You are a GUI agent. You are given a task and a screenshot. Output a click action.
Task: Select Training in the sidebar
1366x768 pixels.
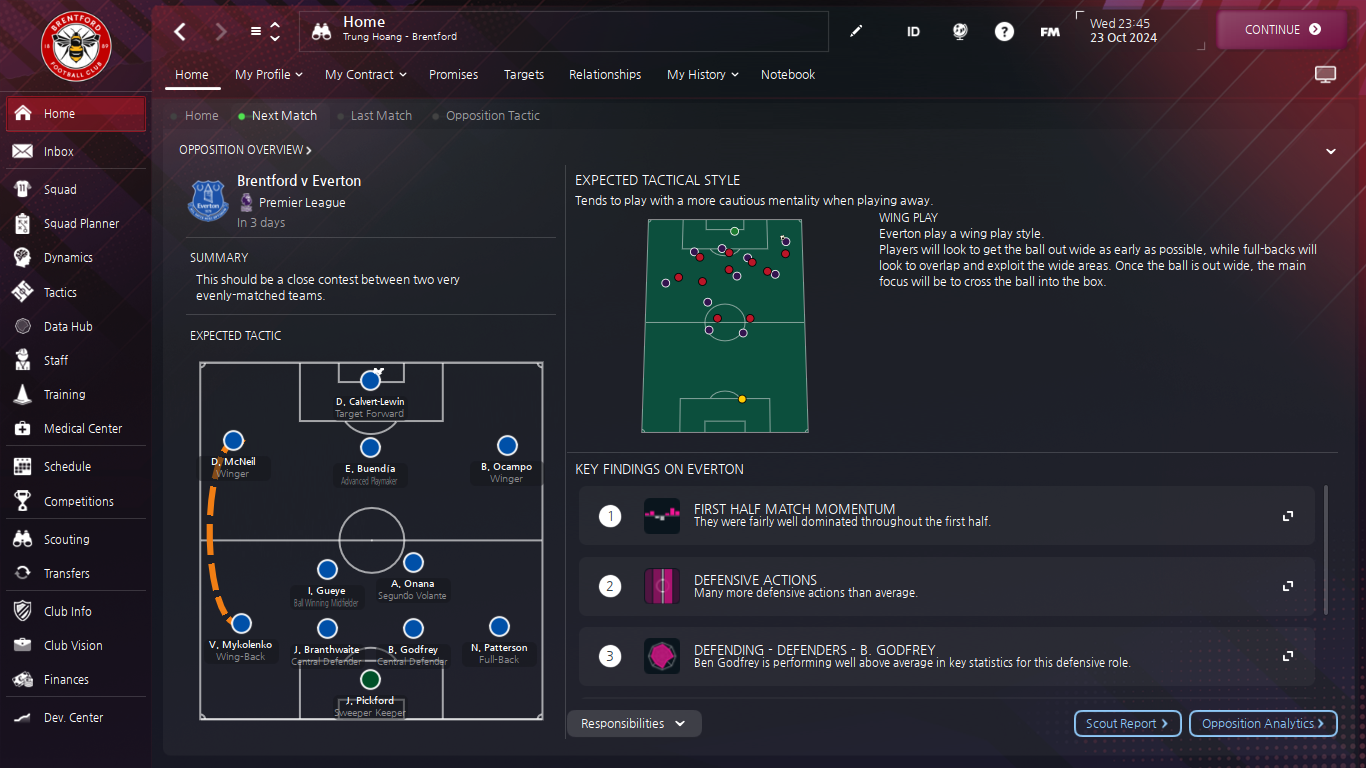tap(64, 395)
